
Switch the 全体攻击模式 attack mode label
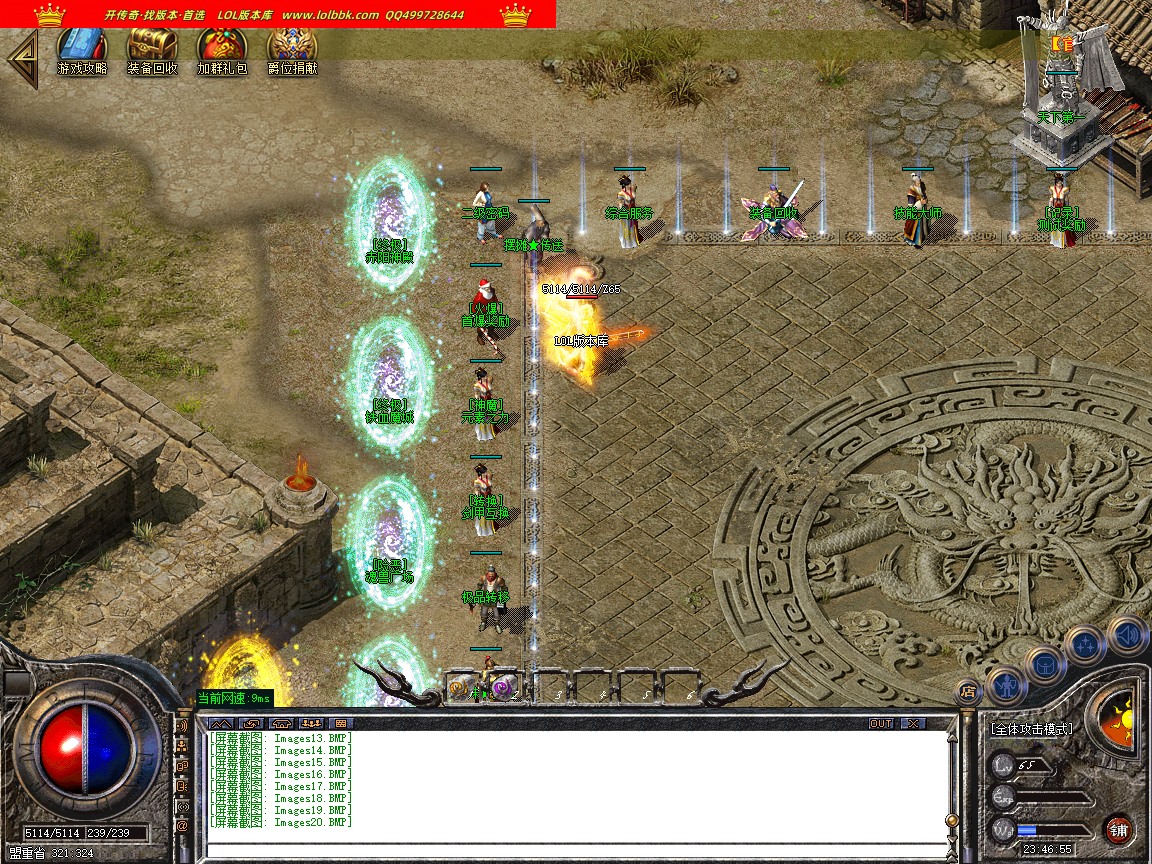pyautogui.click(x=1032, y=729)
